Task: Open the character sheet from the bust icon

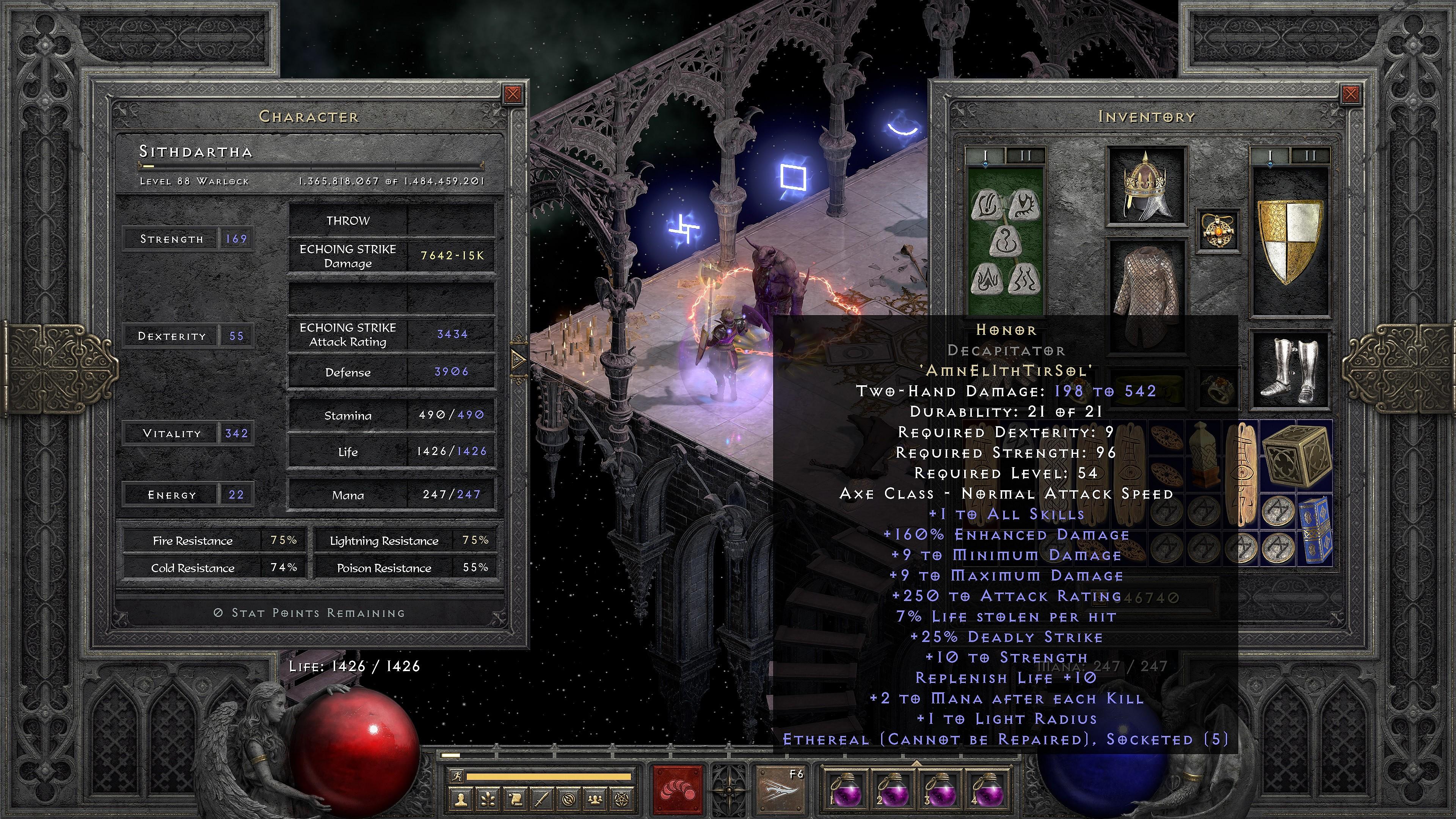Action: point(461,800)
